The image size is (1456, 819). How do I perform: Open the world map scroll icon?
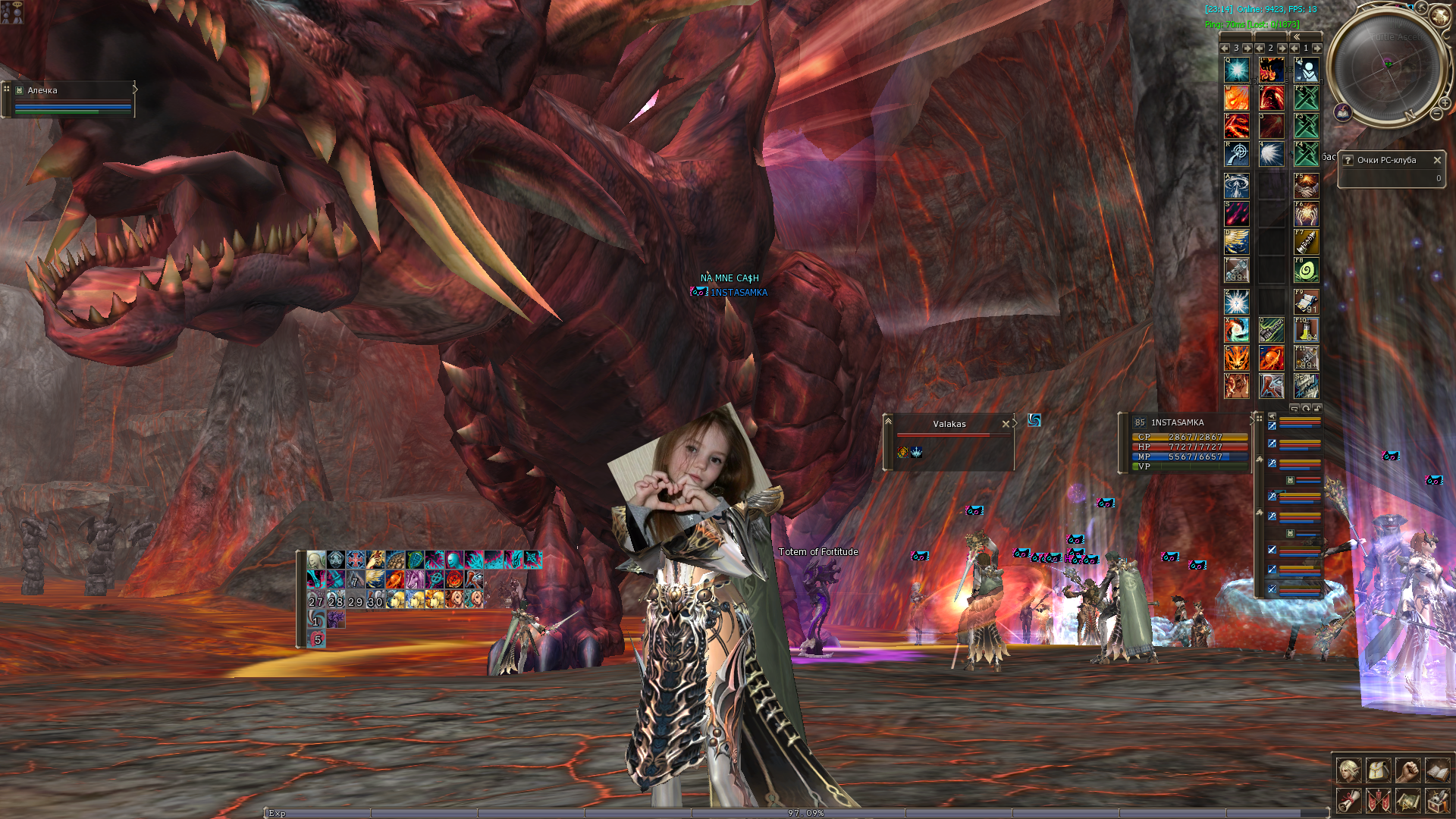click(x=1407, y=800)
